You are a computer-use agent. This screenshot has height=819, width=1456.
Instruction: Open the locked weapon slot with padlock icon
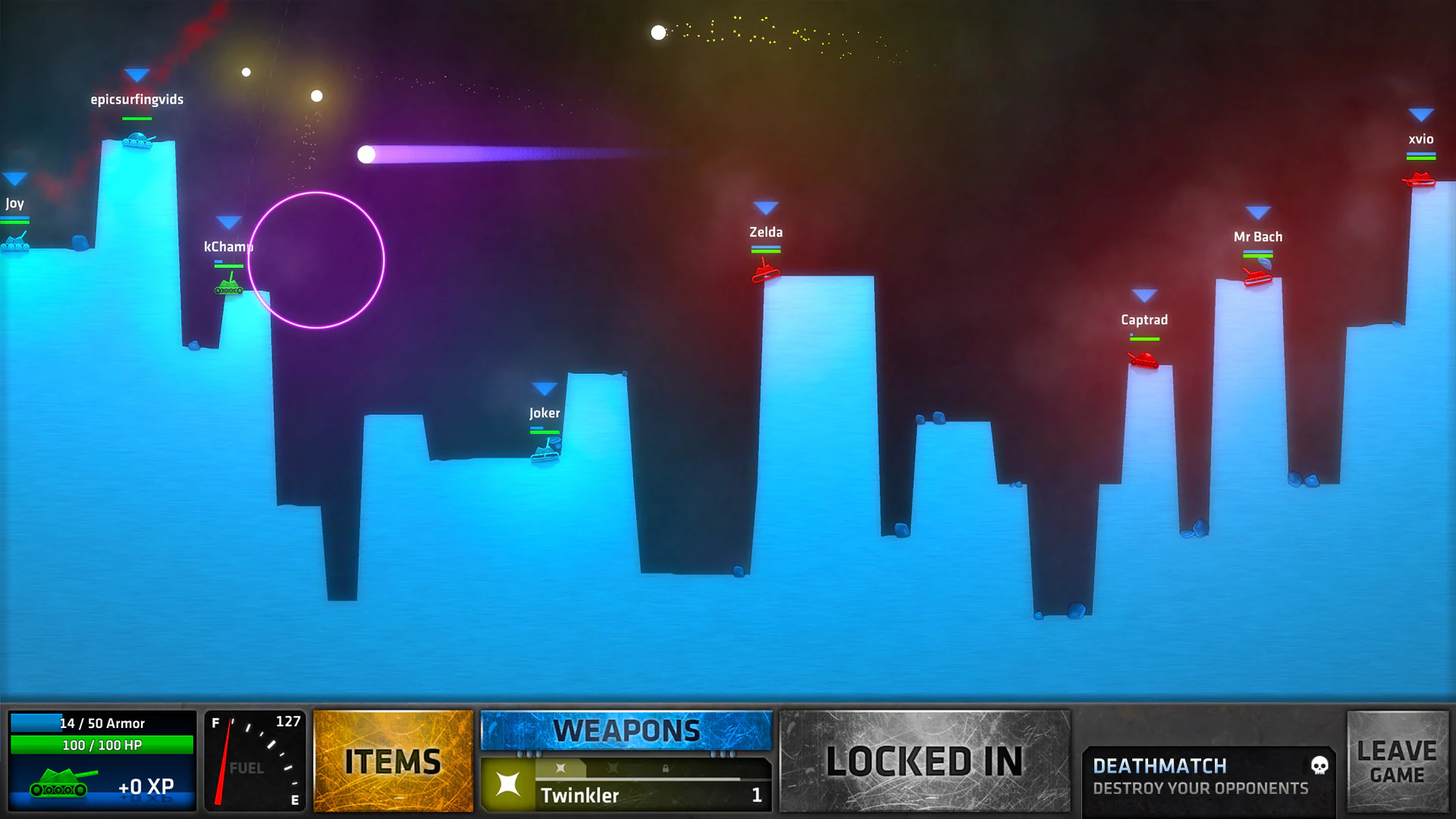(665, 768)
